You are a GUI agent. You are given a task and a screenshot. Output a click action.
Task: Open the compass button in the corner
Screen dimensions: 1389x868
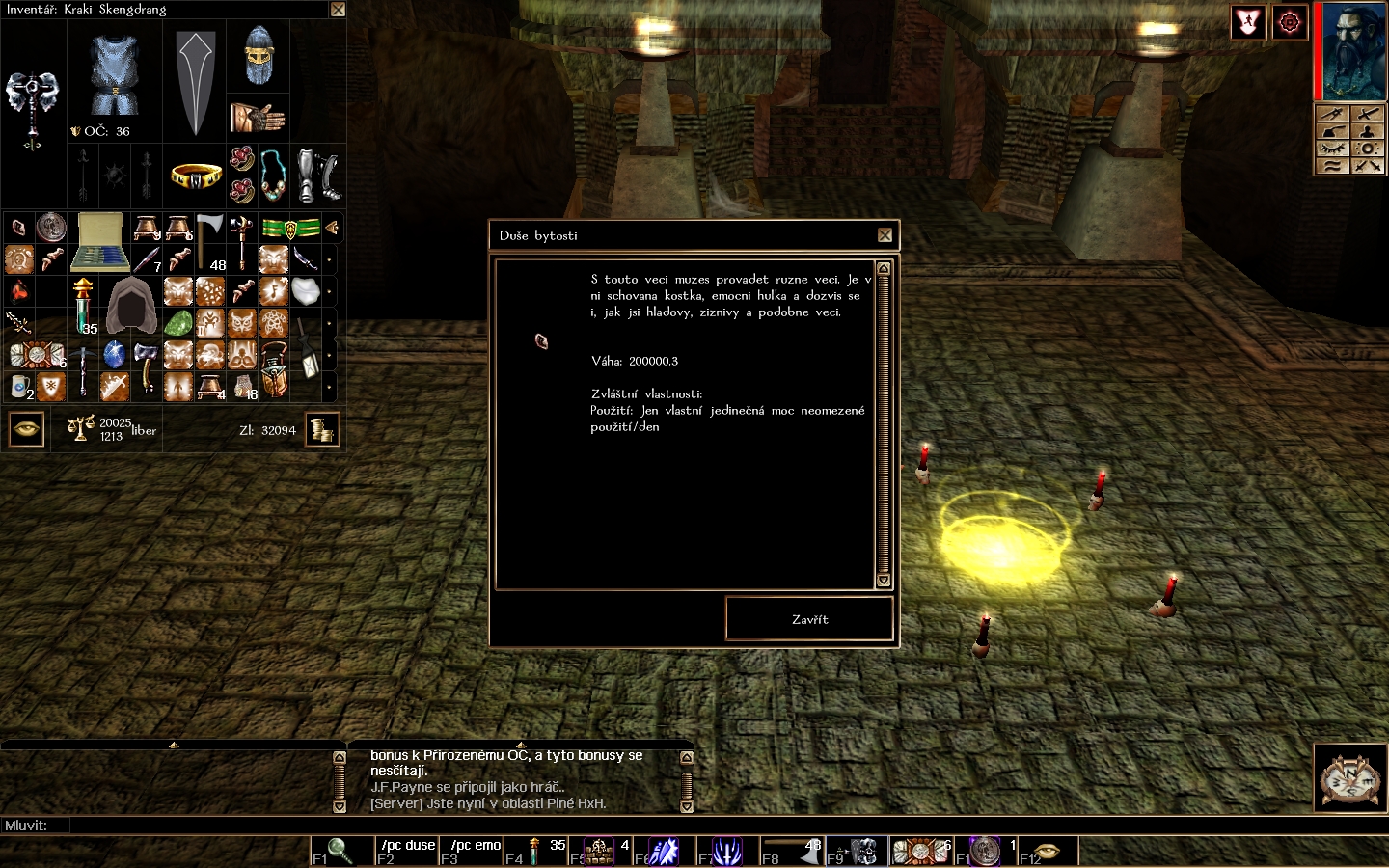click(x=1349, y=777)
